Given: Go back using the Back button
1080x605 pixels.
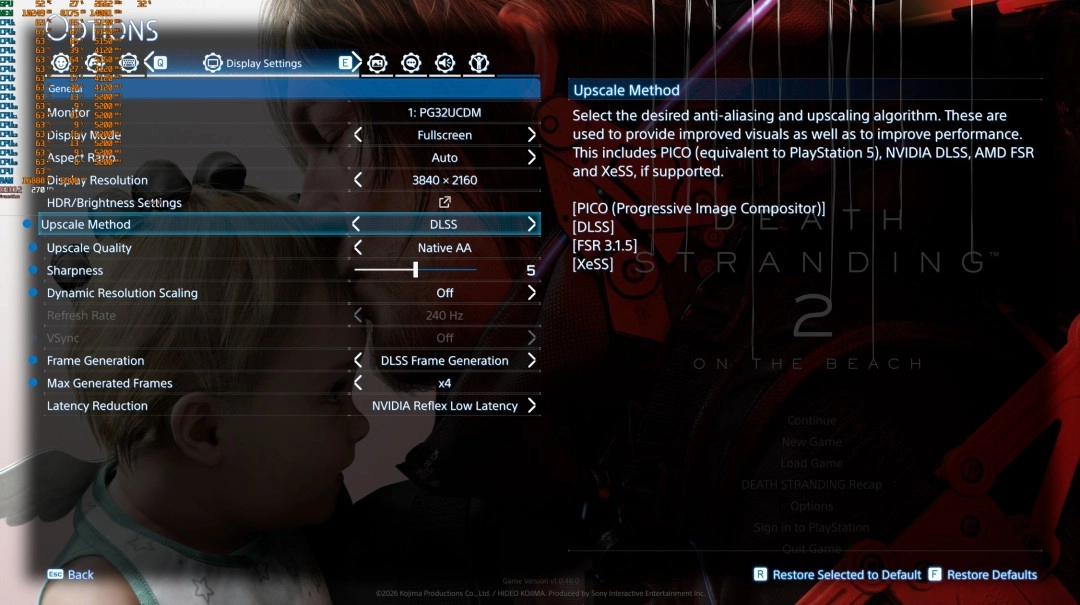Looking at the screenshot, I should [70, 575].
